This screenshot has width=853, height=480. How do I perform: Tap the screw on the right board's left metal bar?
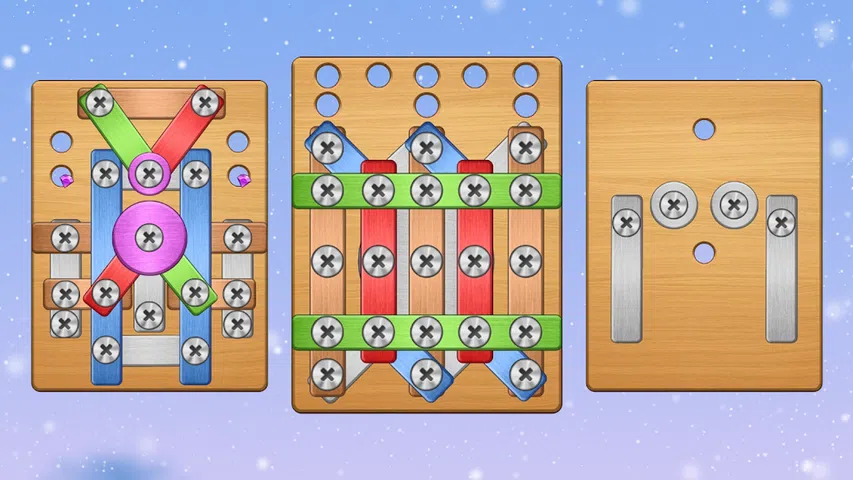point(627,222)
